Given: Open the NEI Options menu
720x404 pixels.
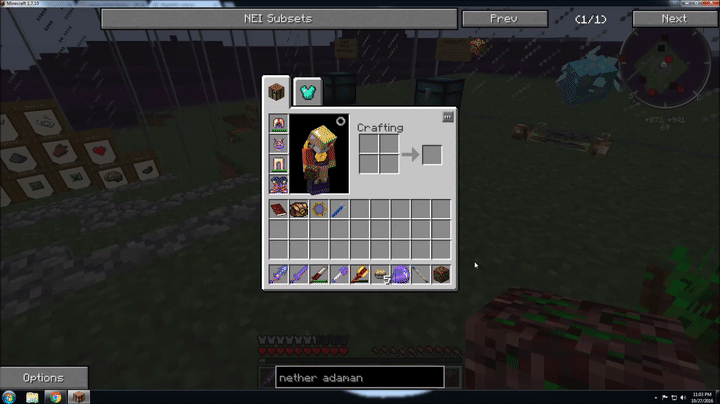Looking at the screenshot, I should pos(43,378).
